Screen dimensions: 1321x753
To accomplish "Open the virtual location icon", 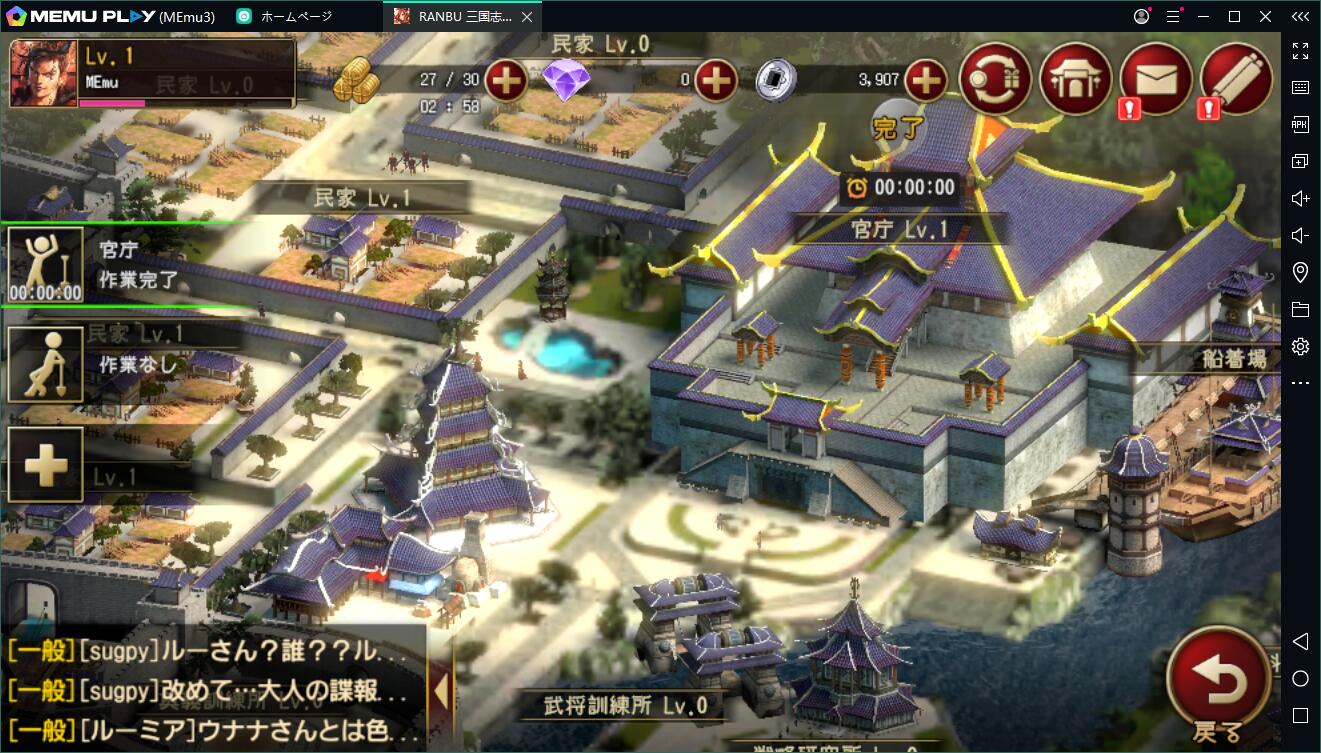I will 1300,271.
